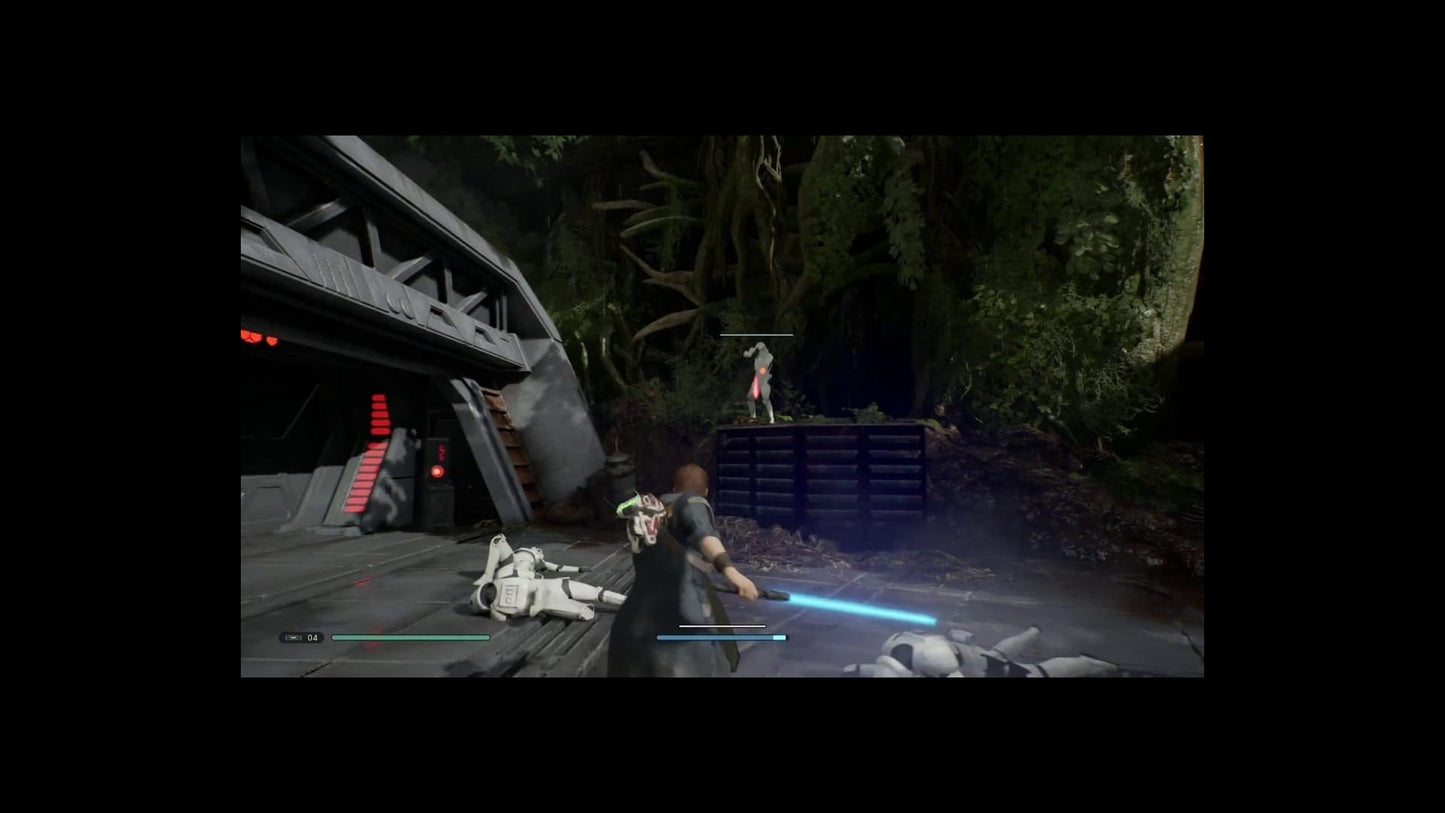Click Cal's green health bar

click(x=410, y=637)
